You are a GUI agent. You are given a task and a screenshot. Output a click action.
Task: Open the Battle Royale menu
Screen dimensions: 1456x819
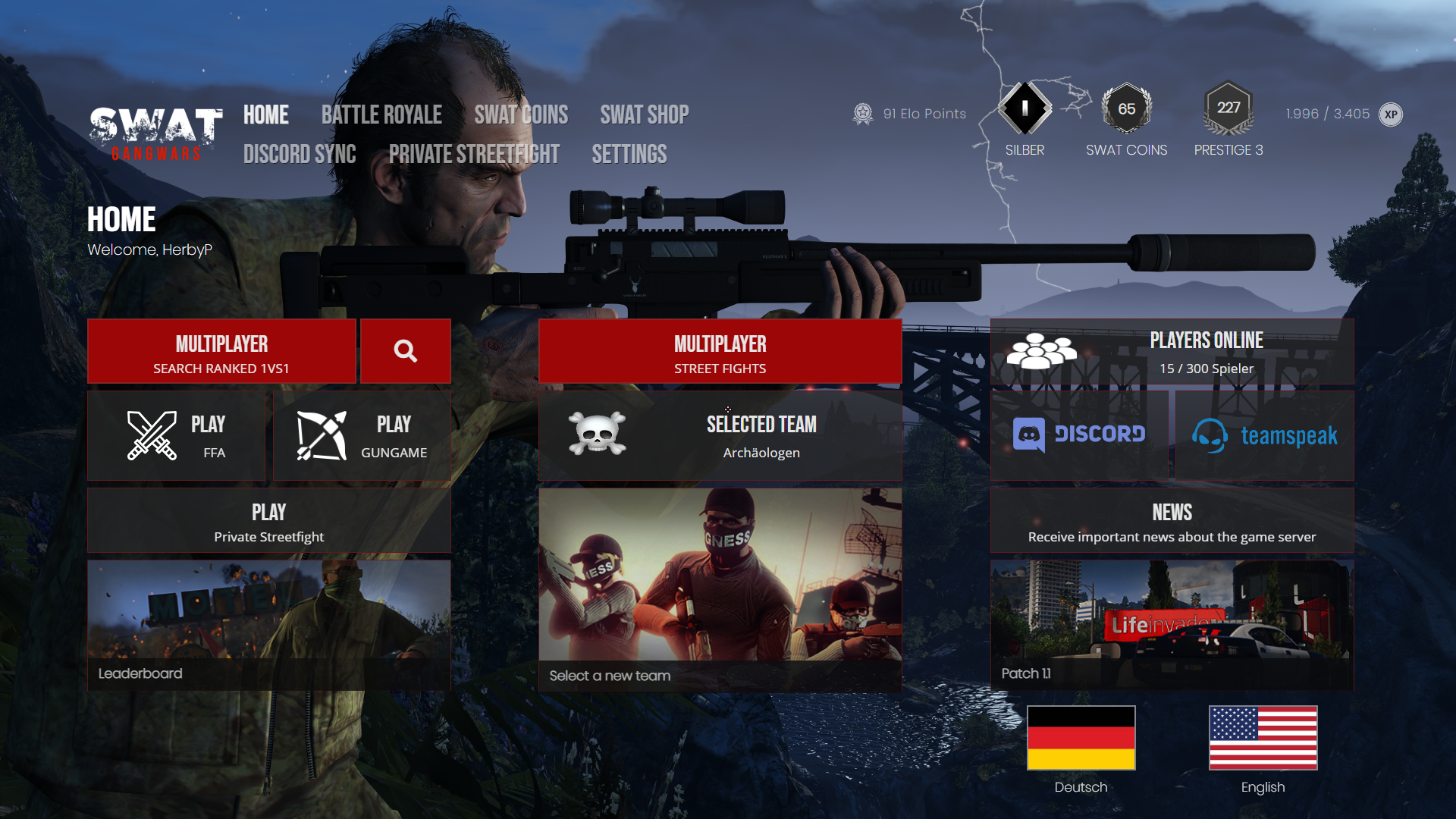[x=381, y=115]
